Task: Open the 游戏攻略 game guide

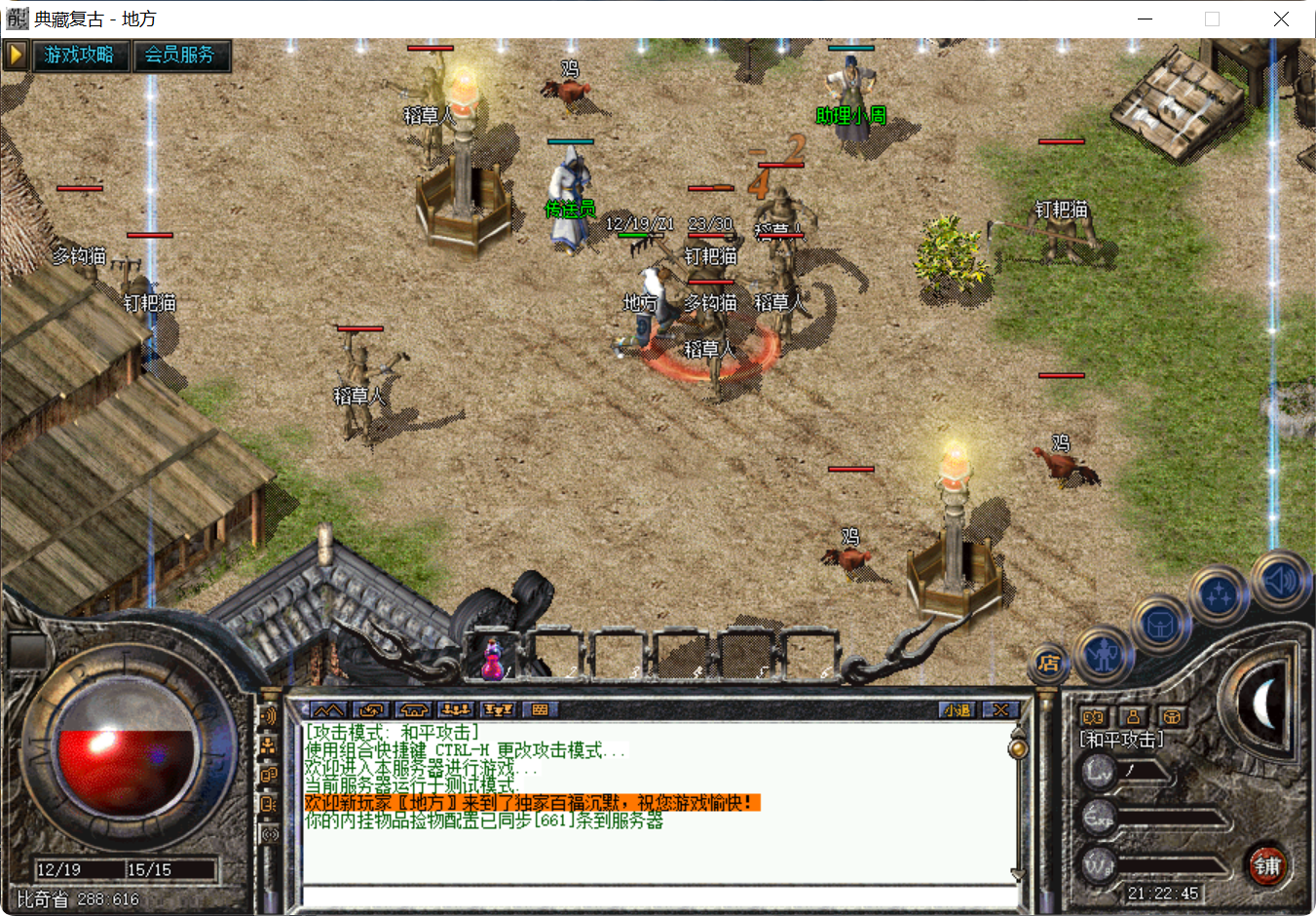Action: (x=79, y=56)
